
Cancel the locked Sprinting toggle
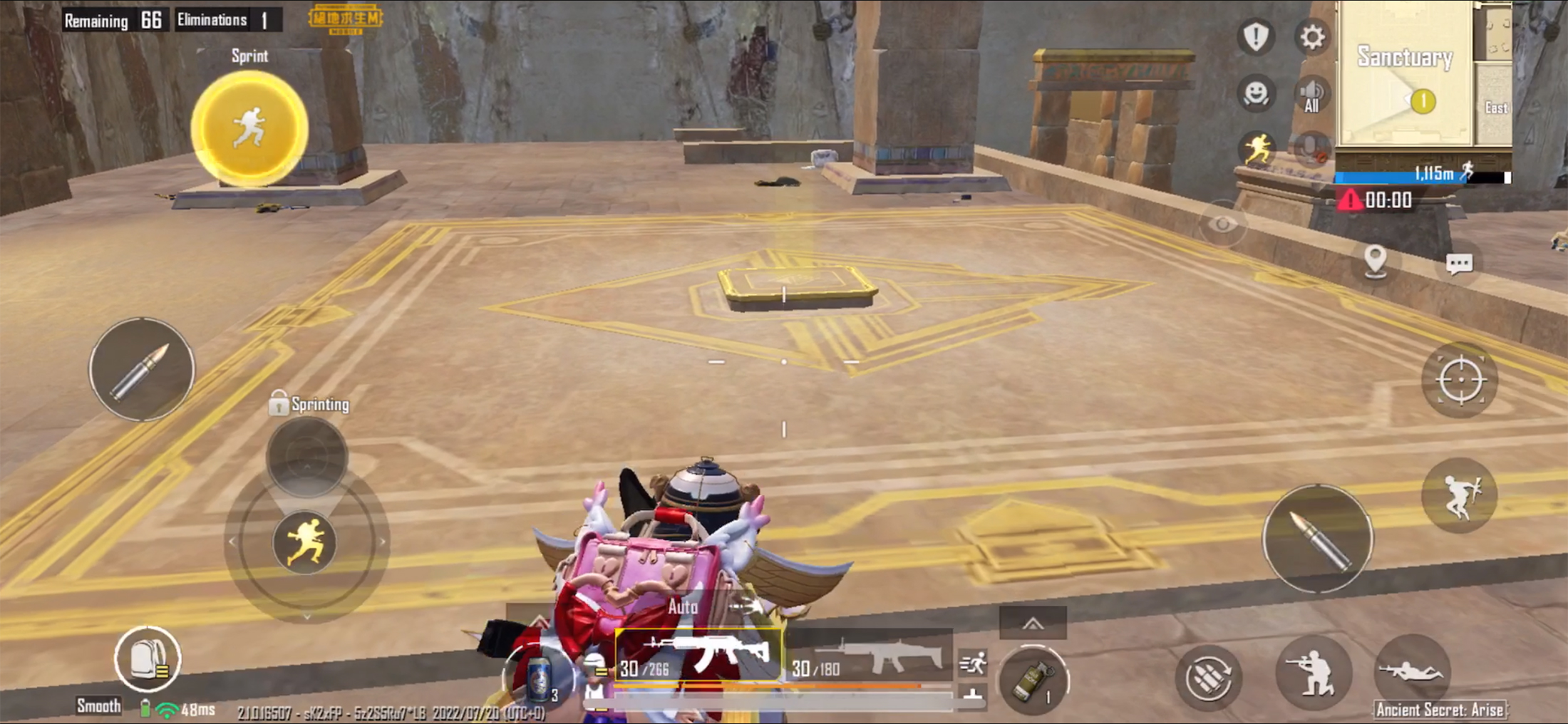tap(309, 404)
